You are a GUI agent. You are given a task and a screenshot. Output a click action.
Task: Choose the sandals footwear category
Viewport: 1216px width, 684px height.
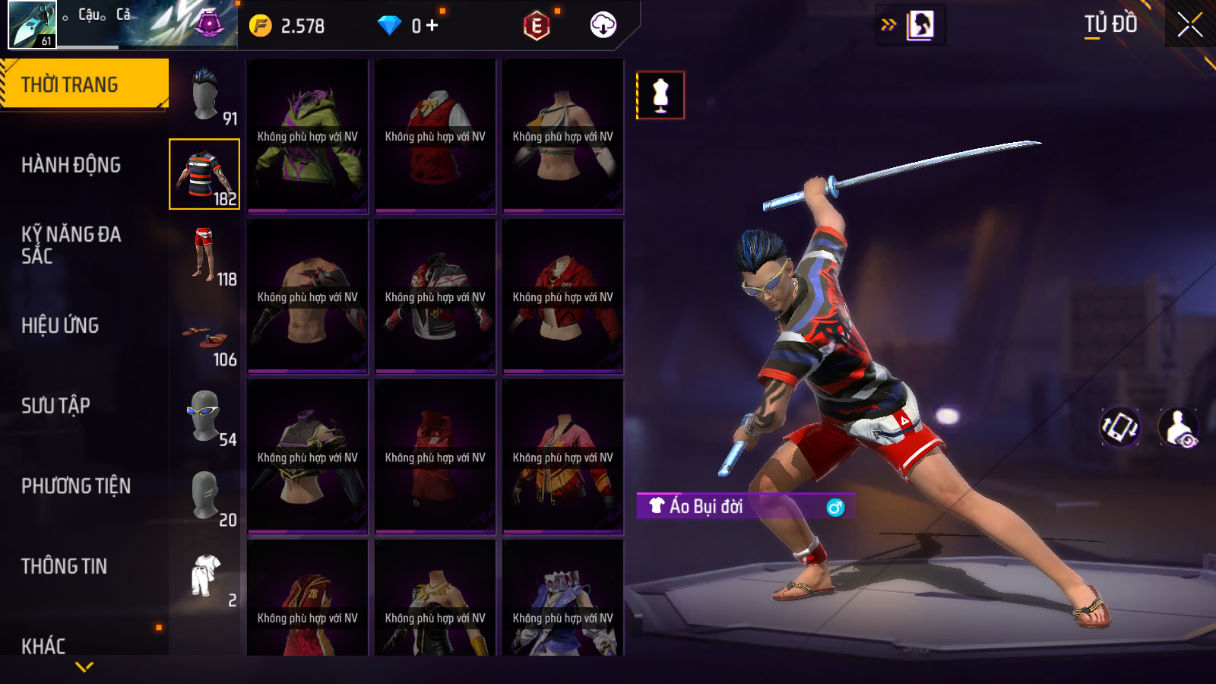click(x=204, y=337)
